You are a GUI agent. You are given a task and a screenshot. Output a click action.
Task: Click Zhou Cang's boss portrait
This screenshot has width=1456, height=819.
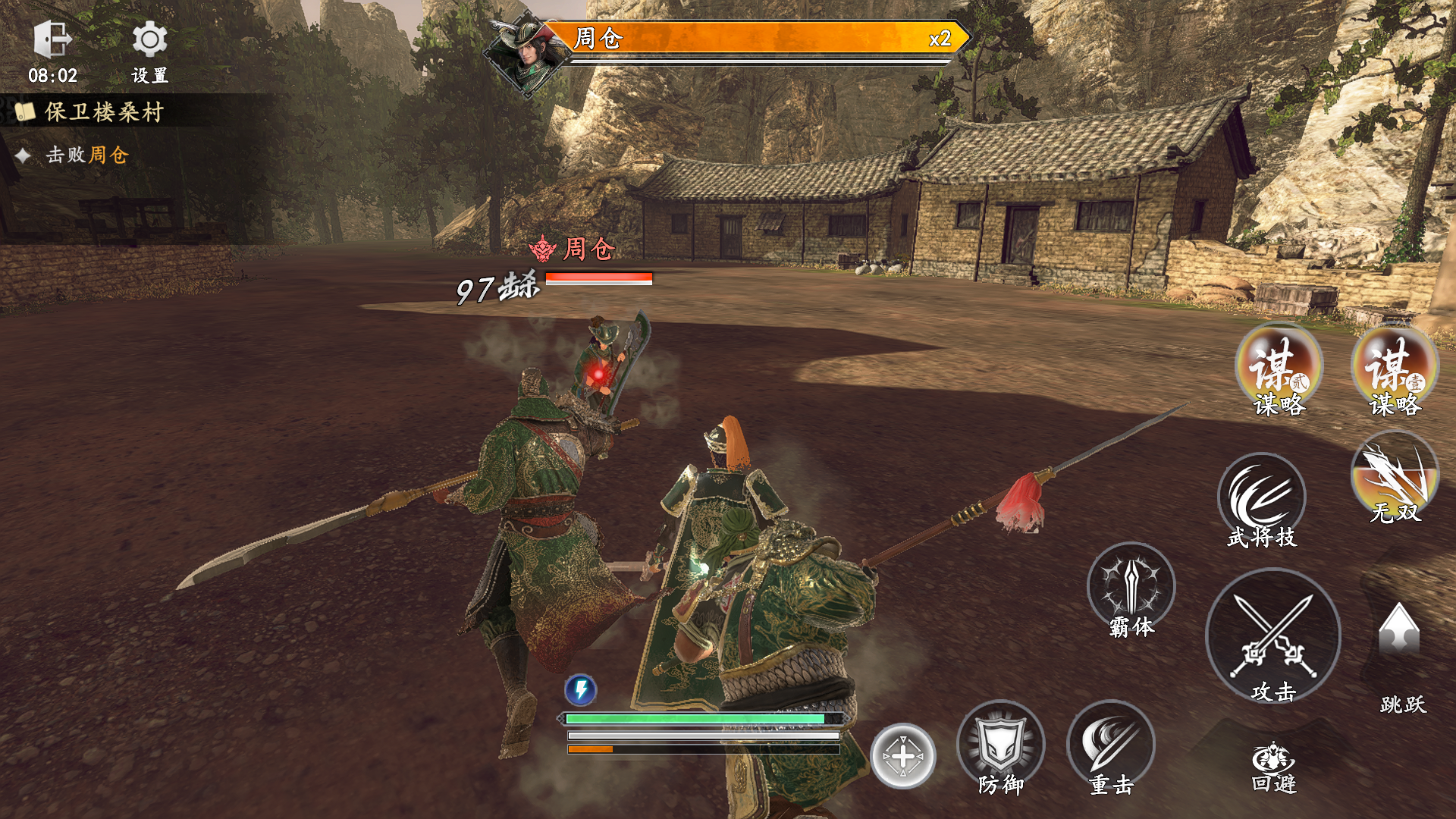tap(526, 55)
